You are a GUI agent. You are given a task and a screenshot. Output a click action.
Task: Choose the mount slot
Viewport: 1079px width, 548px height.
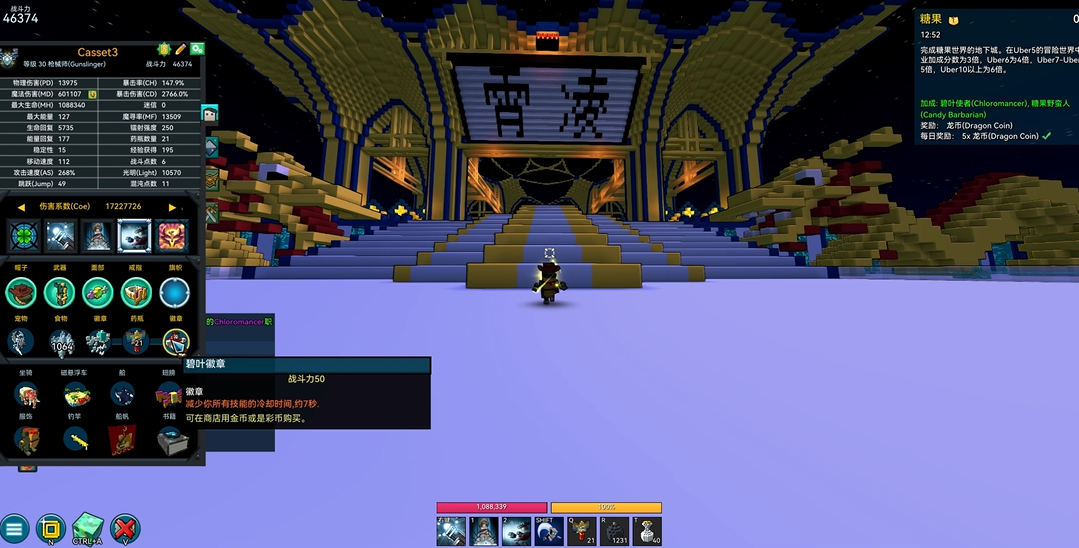pos(26,394)
